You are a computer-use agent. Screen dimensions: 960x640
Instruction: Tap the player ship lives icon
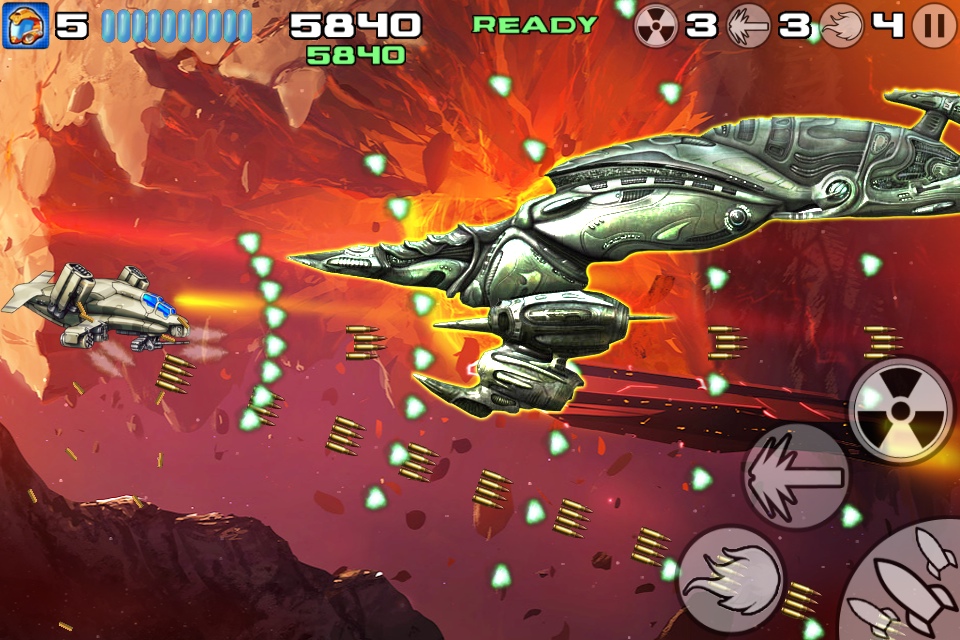point(22,26)
